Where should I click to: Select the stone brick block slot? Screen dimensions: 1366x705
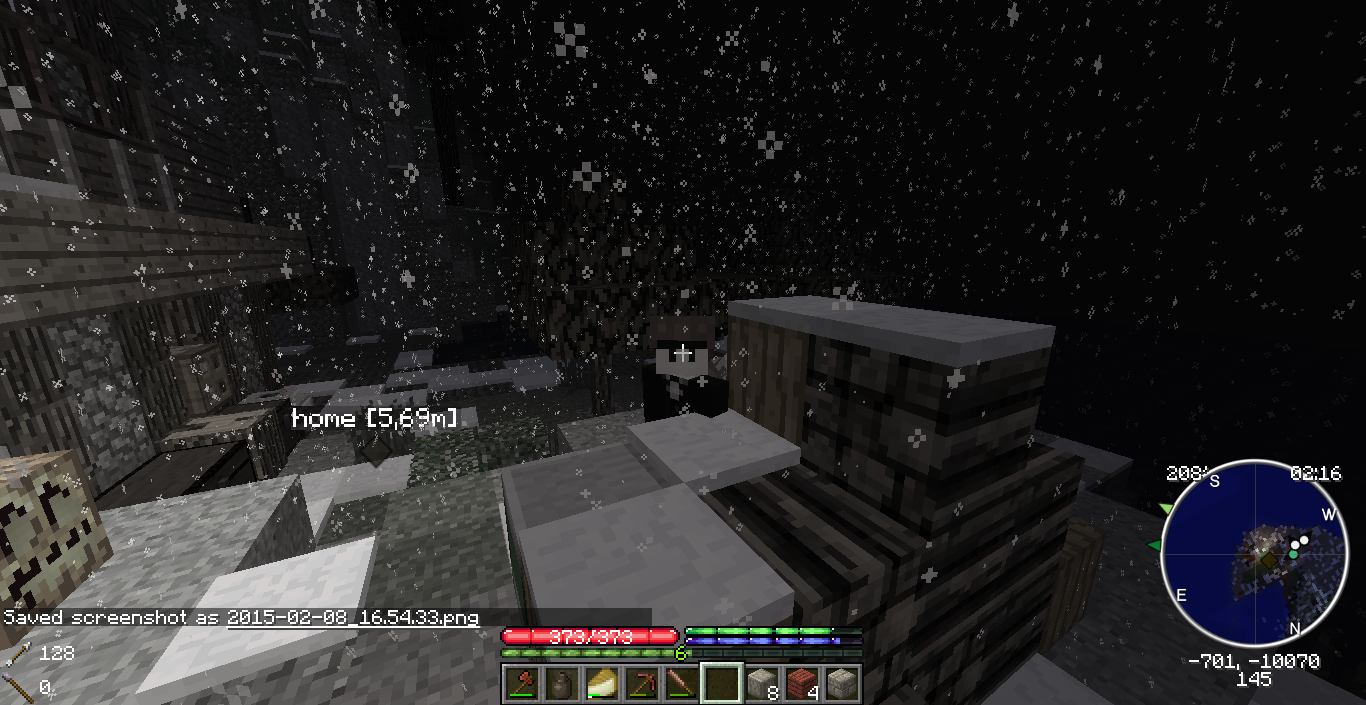[842, 684]
